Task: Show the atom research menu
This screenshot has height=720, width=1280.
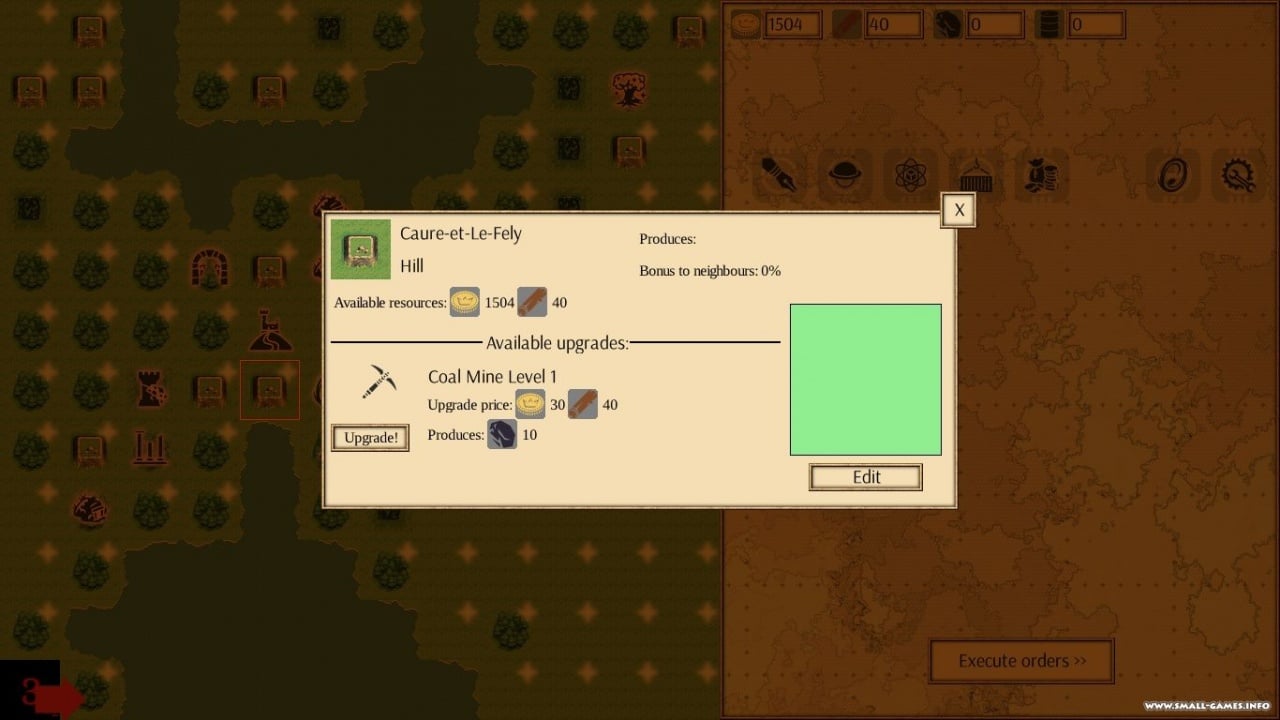Action: 911,176
